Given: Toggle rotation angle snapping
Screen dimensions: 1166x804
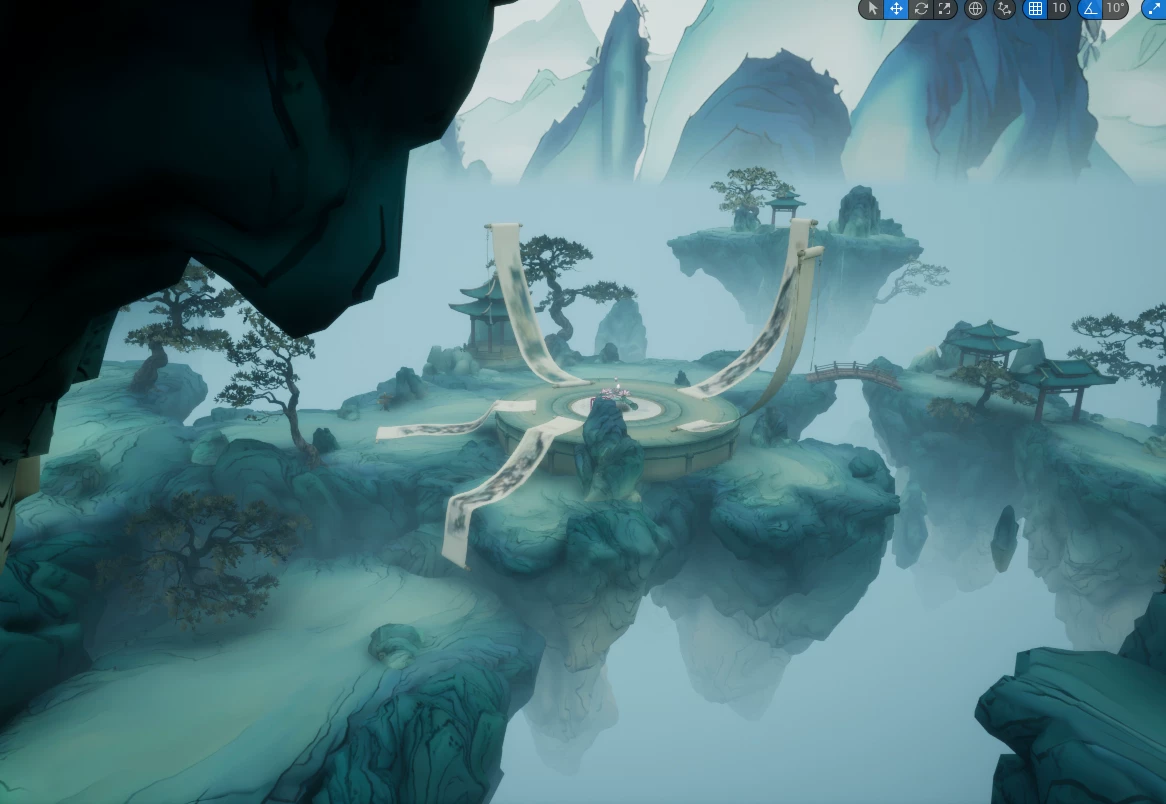Looking at the screenshot, I should [1090, 9].
